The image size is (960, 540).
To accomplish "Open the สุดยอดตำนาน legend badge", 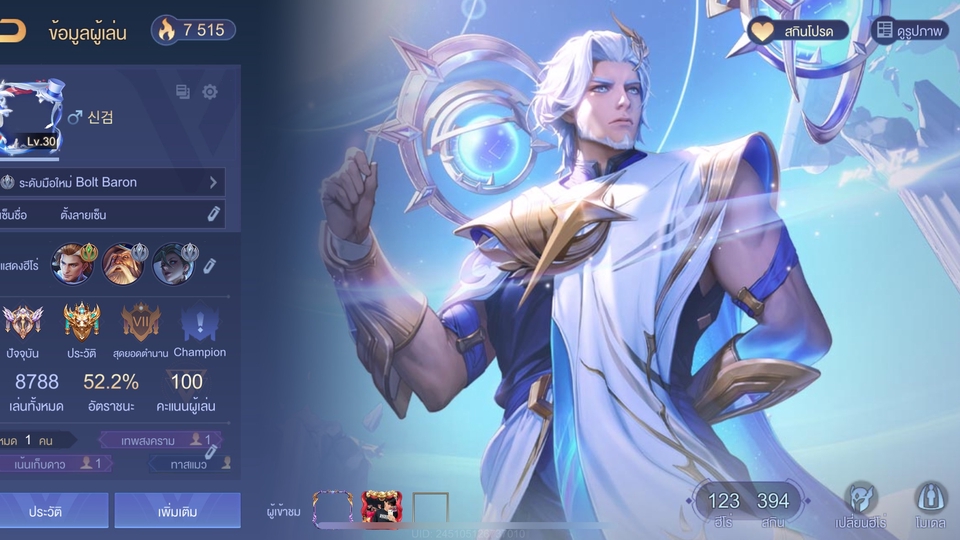I will [x=141, y=323].
